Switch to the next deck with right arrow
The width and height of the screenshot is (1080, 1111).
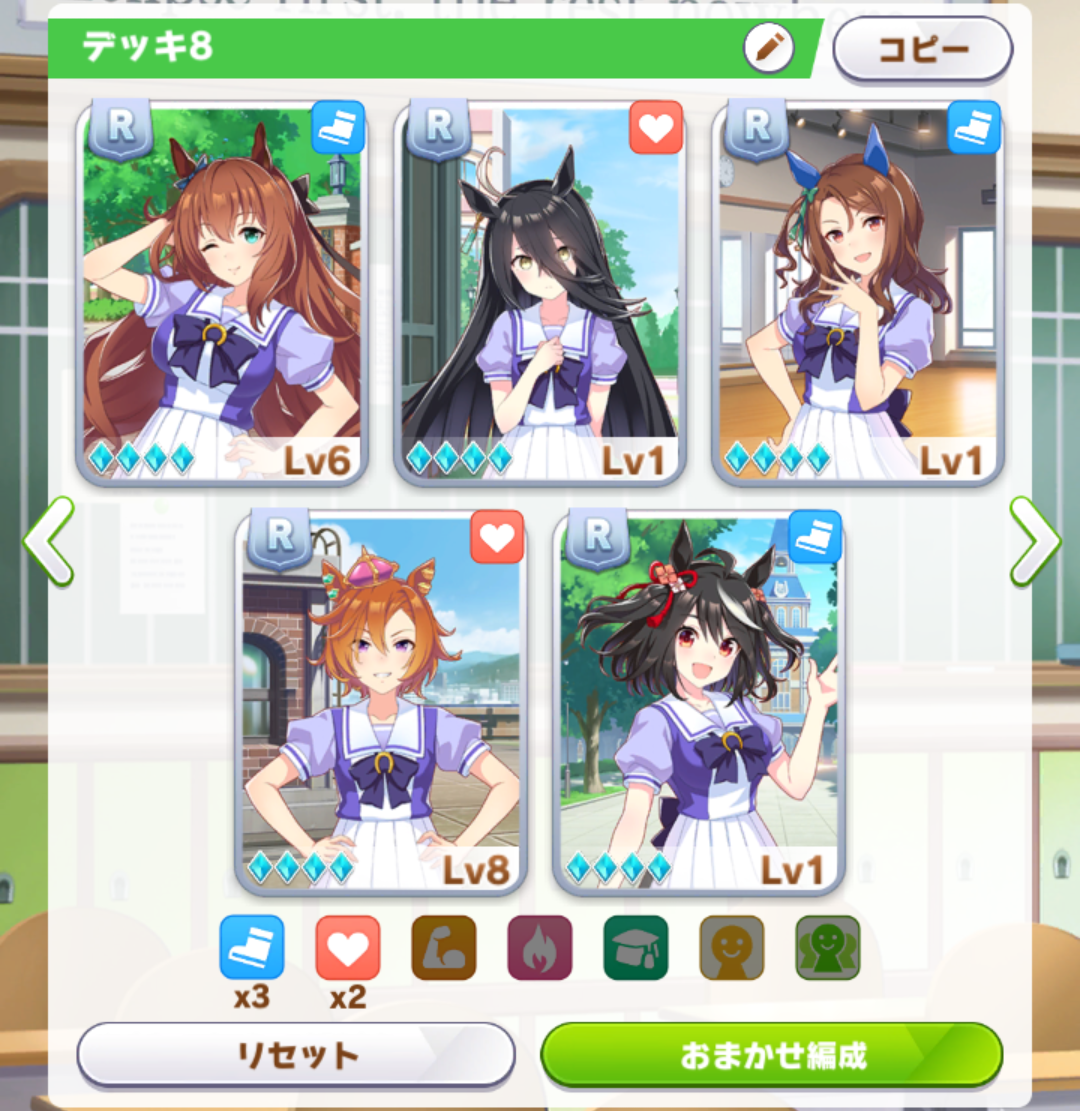[1034, 541]
